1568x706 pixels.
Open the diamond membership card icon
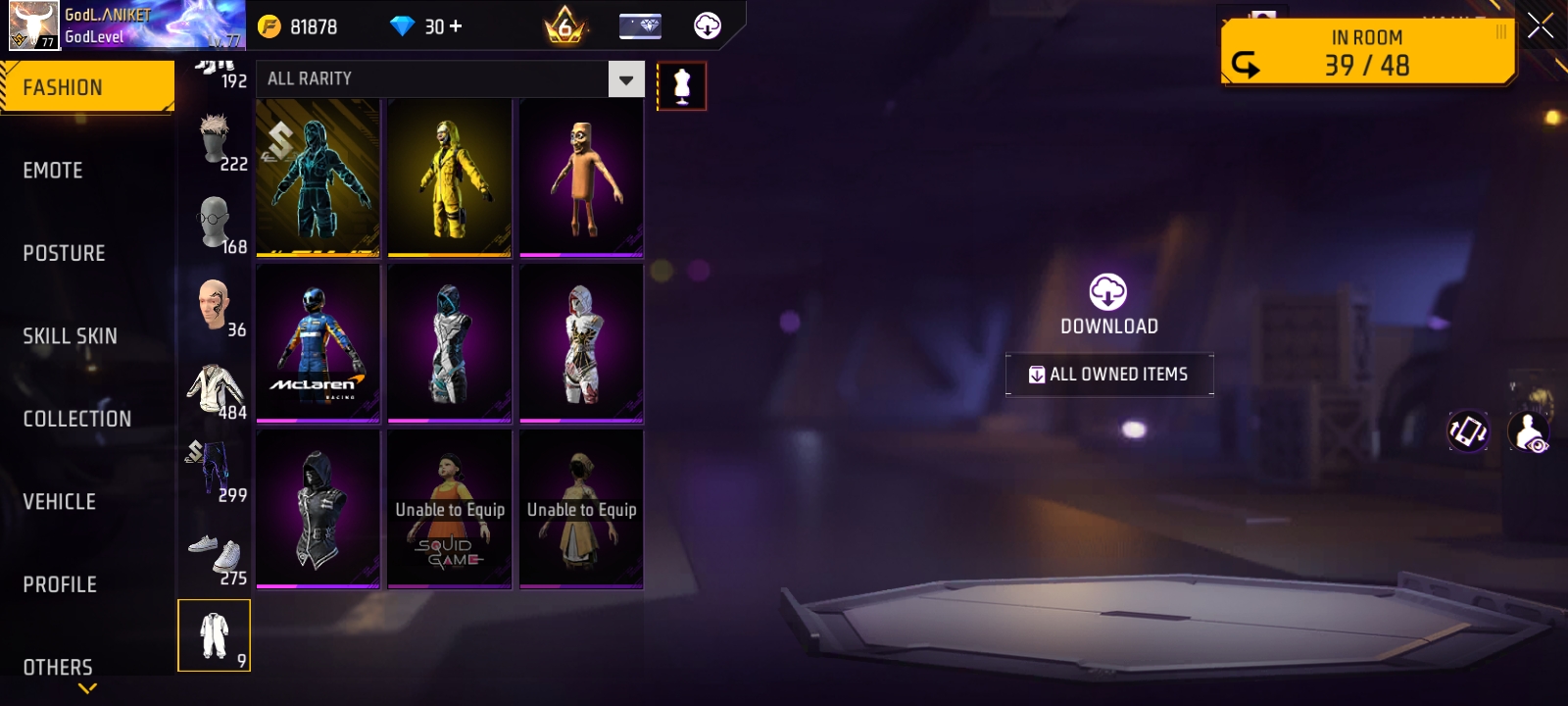(638, 26)
